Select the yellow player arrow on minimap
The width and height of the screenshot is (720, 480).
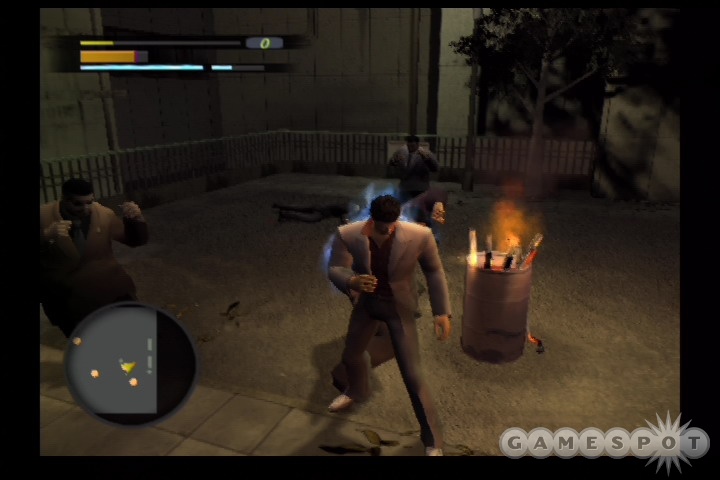(x=128, y=367)
